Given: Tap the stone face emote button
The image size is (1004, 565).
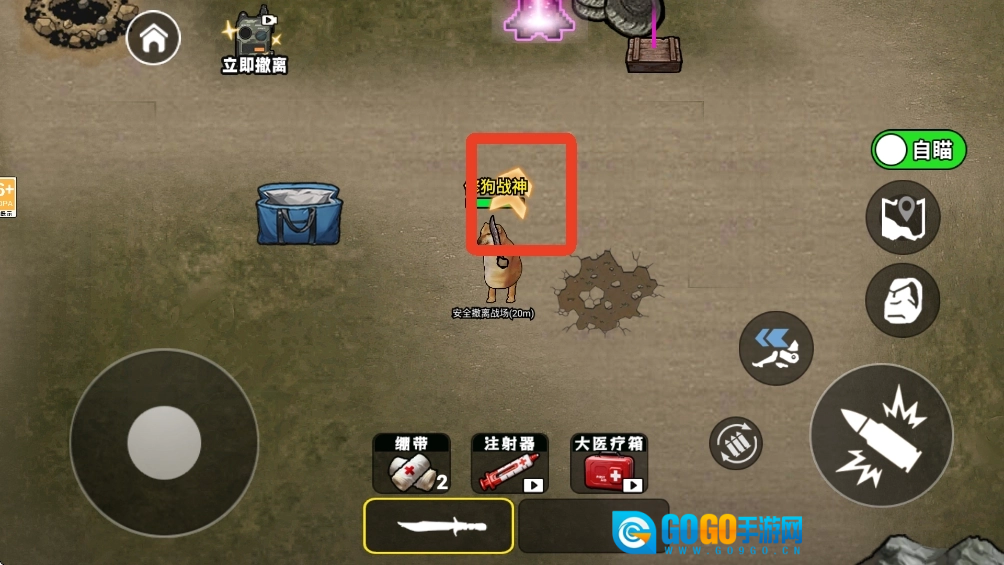Looking at the screenshot, I should point(903,300).
